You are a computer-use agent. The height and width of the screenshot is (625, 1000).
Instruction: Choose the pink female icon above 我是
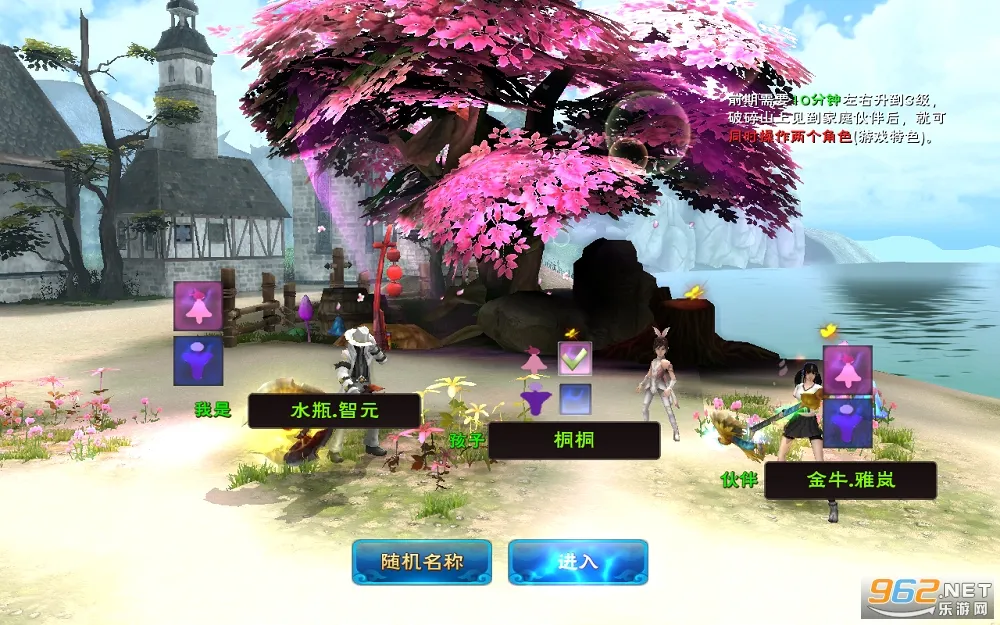point(197,306)
